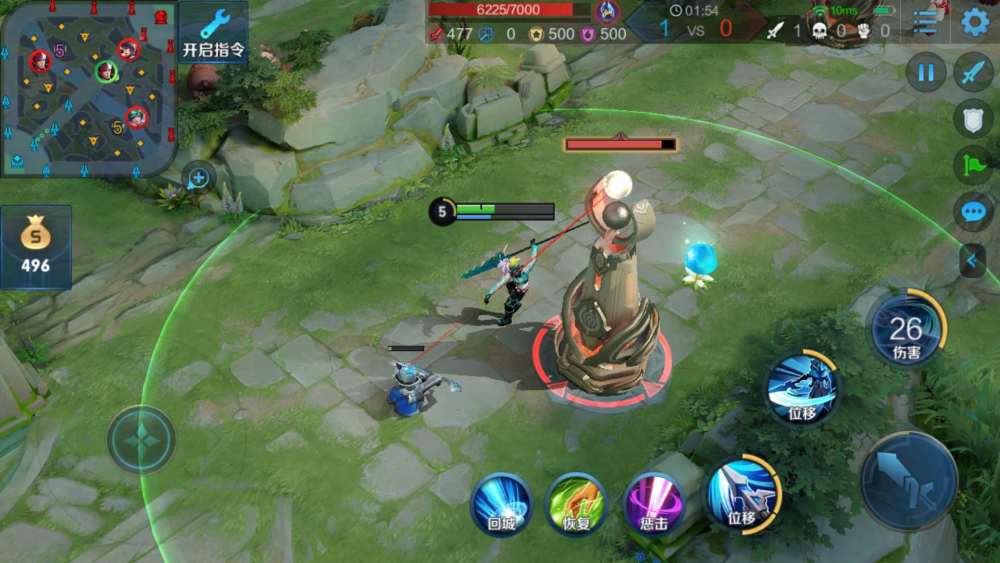The image size is (1000, 563).
Task: Open the 开启指令 wrench command panel
Action: [x=214, y=33]
